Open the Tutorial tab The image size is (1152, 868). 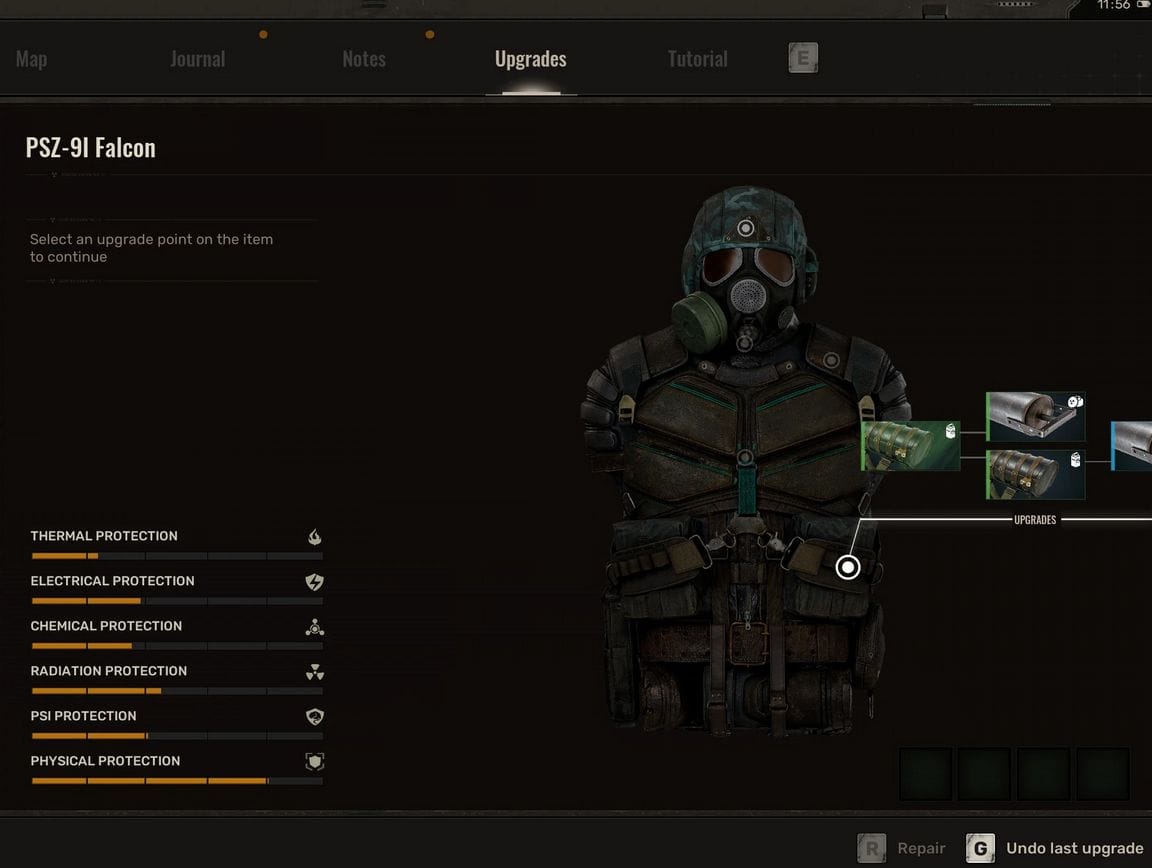click(697, 59)
